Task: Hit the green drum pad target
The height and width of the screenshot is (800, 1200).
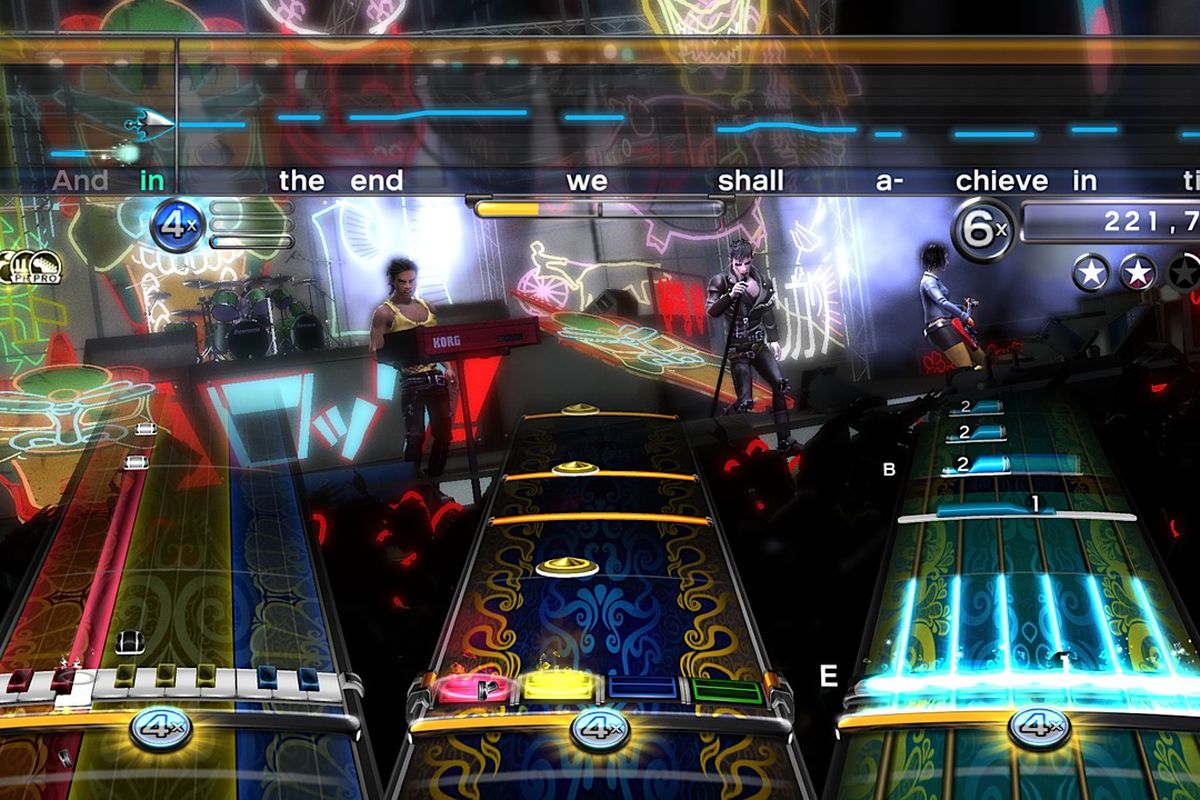Action: 727,690
